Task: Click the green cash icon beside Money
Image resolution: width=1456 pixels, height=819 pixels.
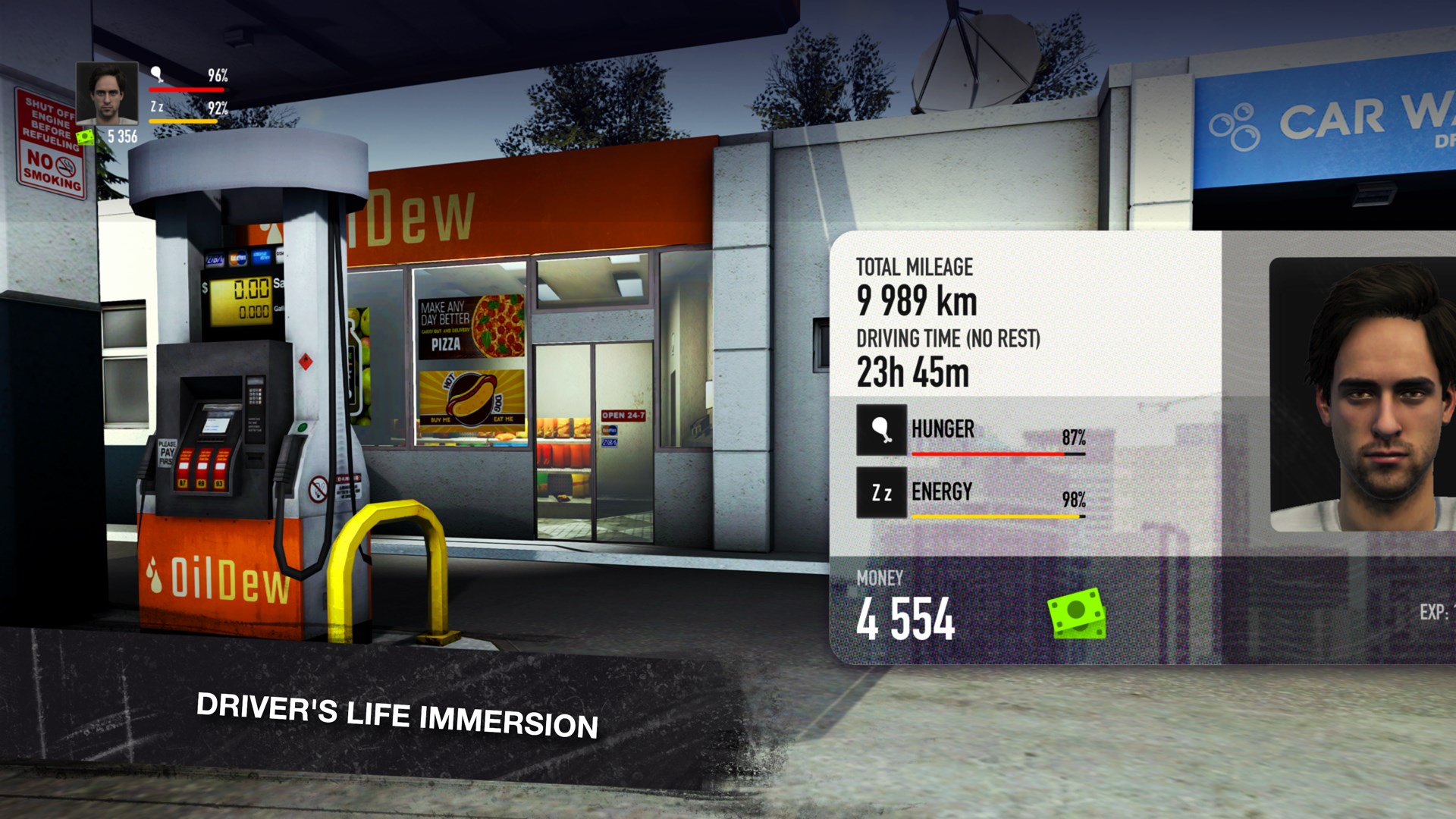Action: (x=1076, y=613)
